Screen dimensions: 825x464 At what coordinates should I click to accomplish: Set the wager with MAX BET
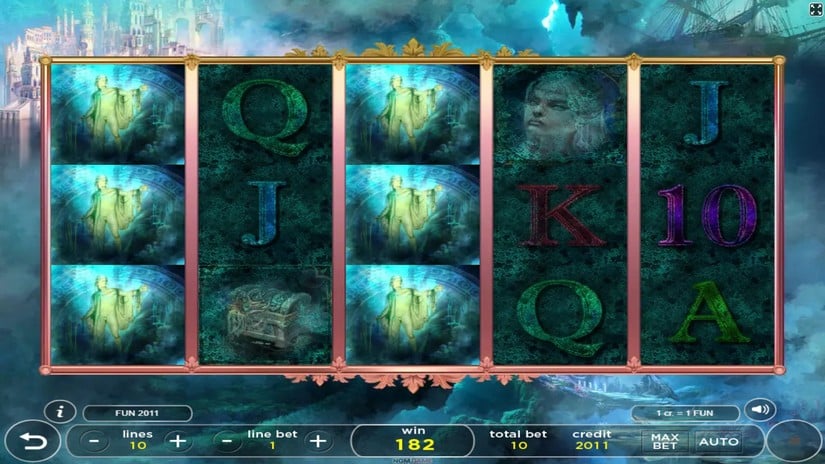665,440
